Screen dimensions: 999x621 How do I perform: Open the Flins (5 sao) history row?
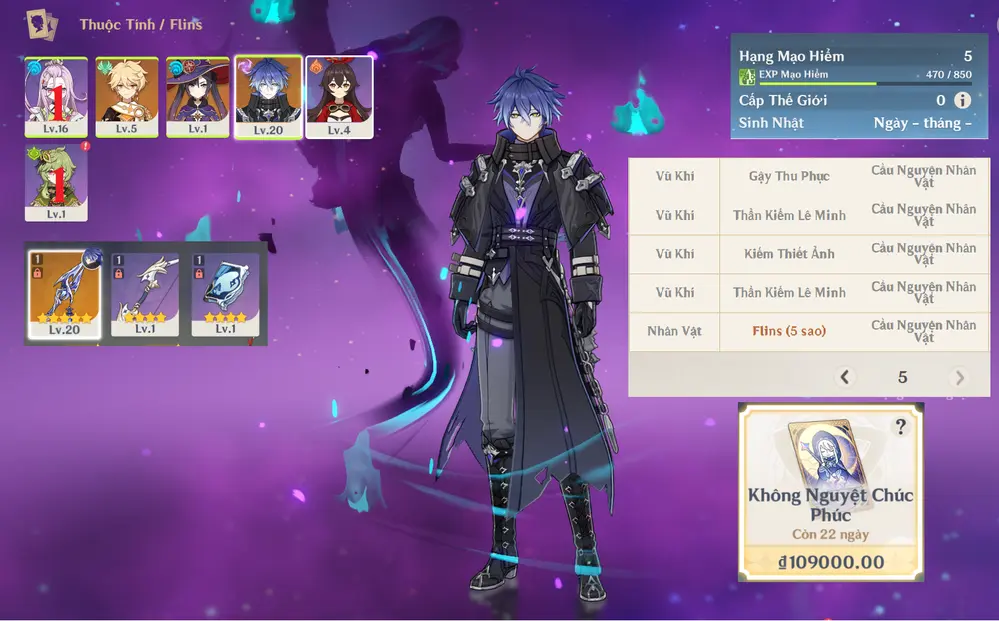789,331
